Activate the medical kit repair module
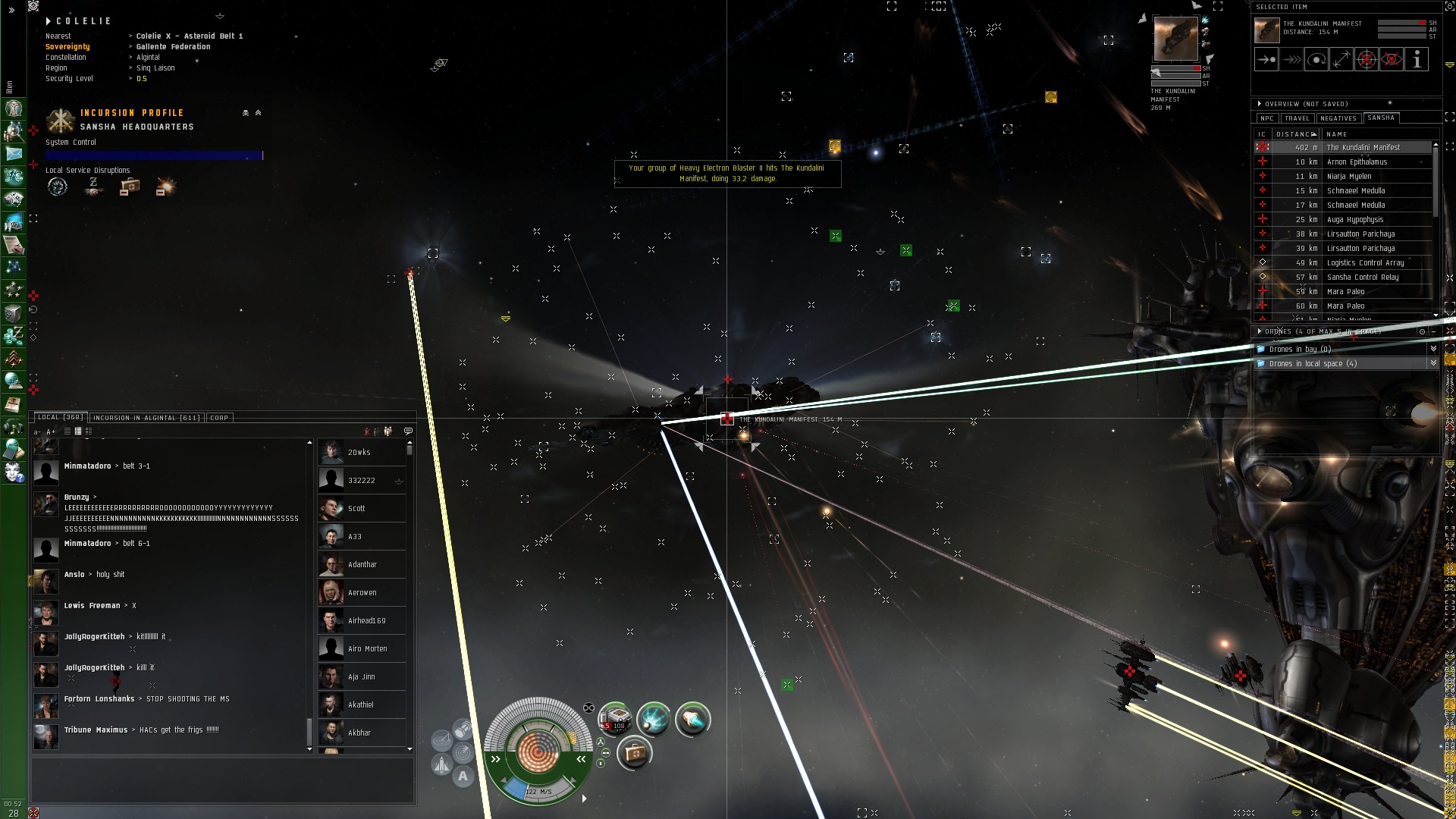Image resolution: width=1456 pixels, height=819 pixels. (635, 753)
